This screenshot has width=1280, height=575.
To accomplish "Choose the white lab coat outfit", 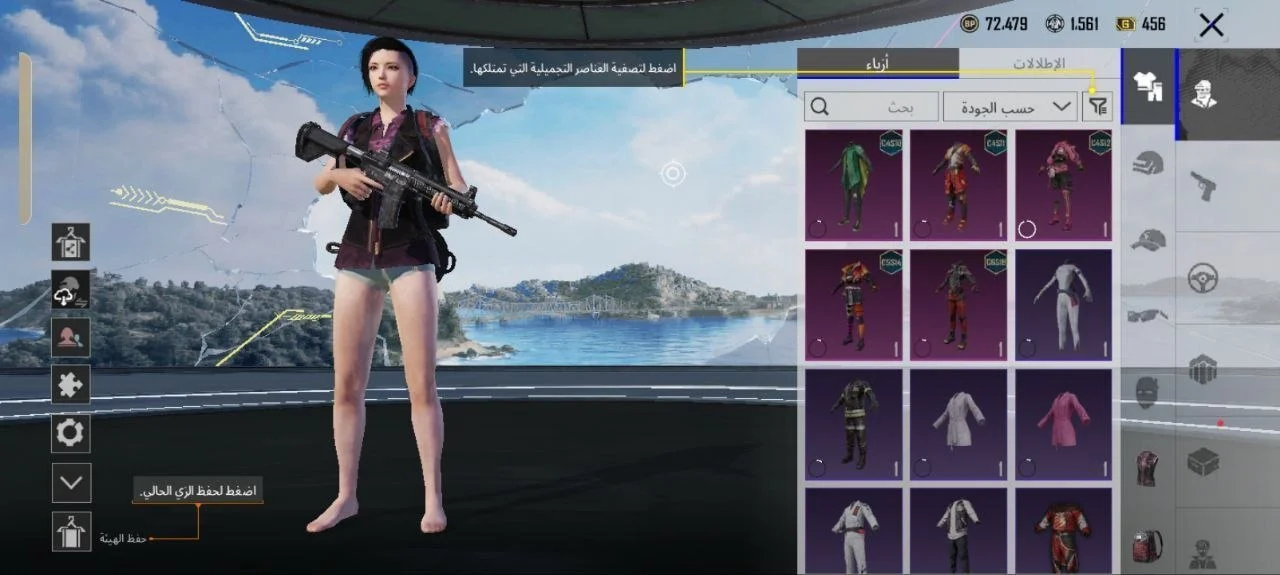I will click(958, 423).
